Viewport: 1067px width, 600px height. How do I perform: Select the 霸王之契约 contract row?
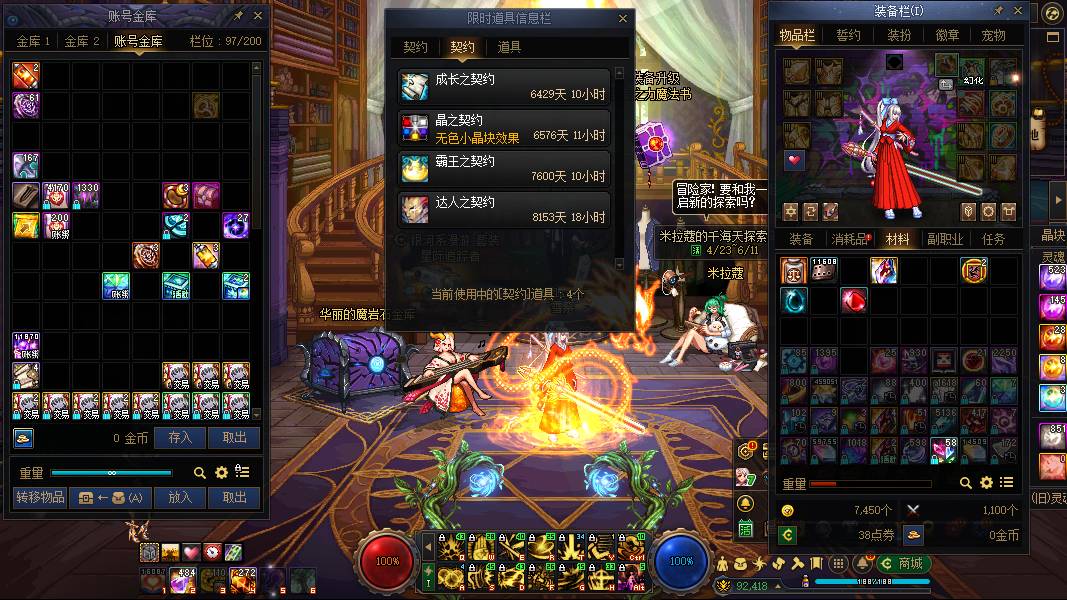tap(505, 168)
